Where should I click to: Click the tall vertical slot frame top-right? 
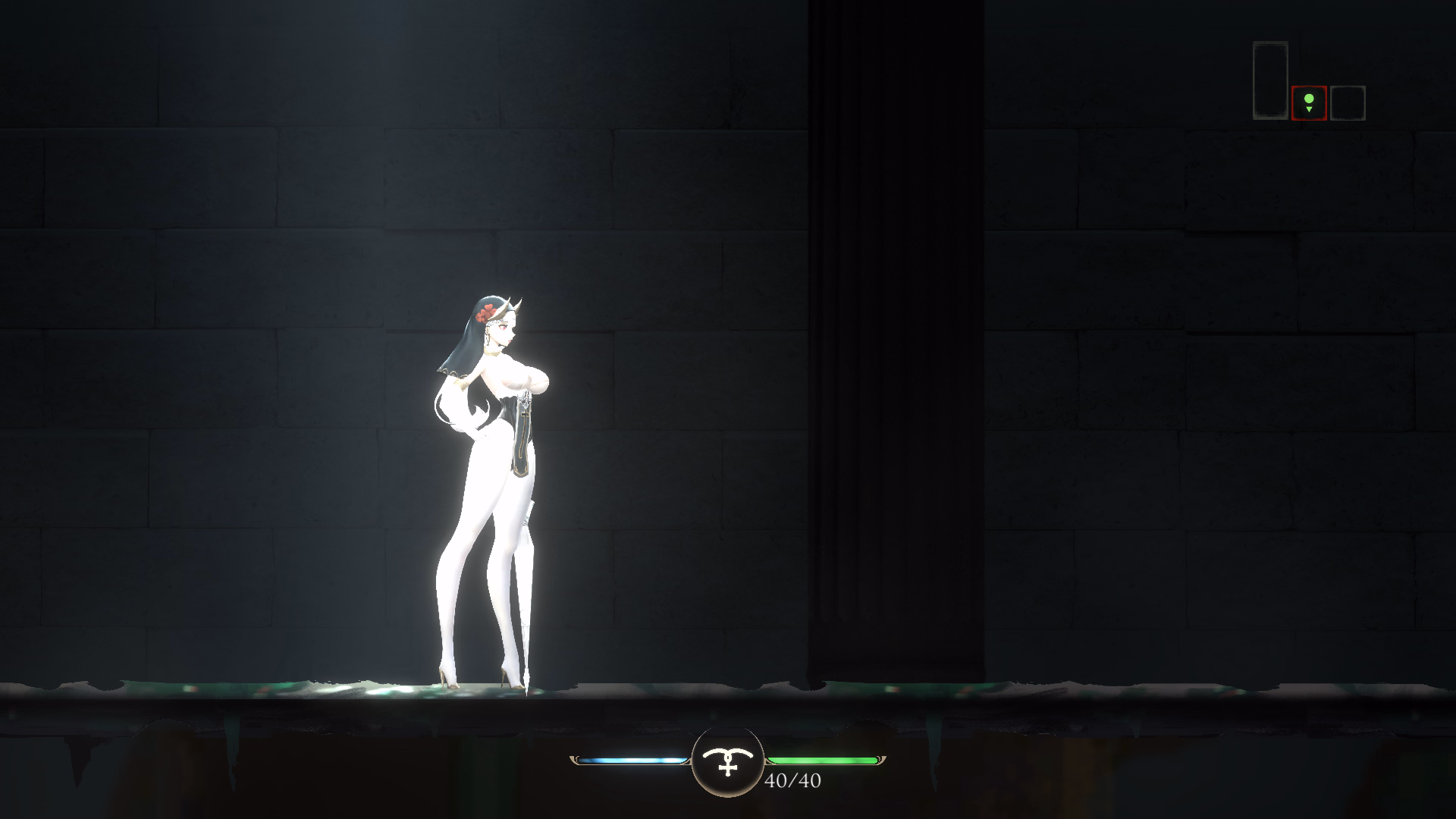pos(1270,80)
